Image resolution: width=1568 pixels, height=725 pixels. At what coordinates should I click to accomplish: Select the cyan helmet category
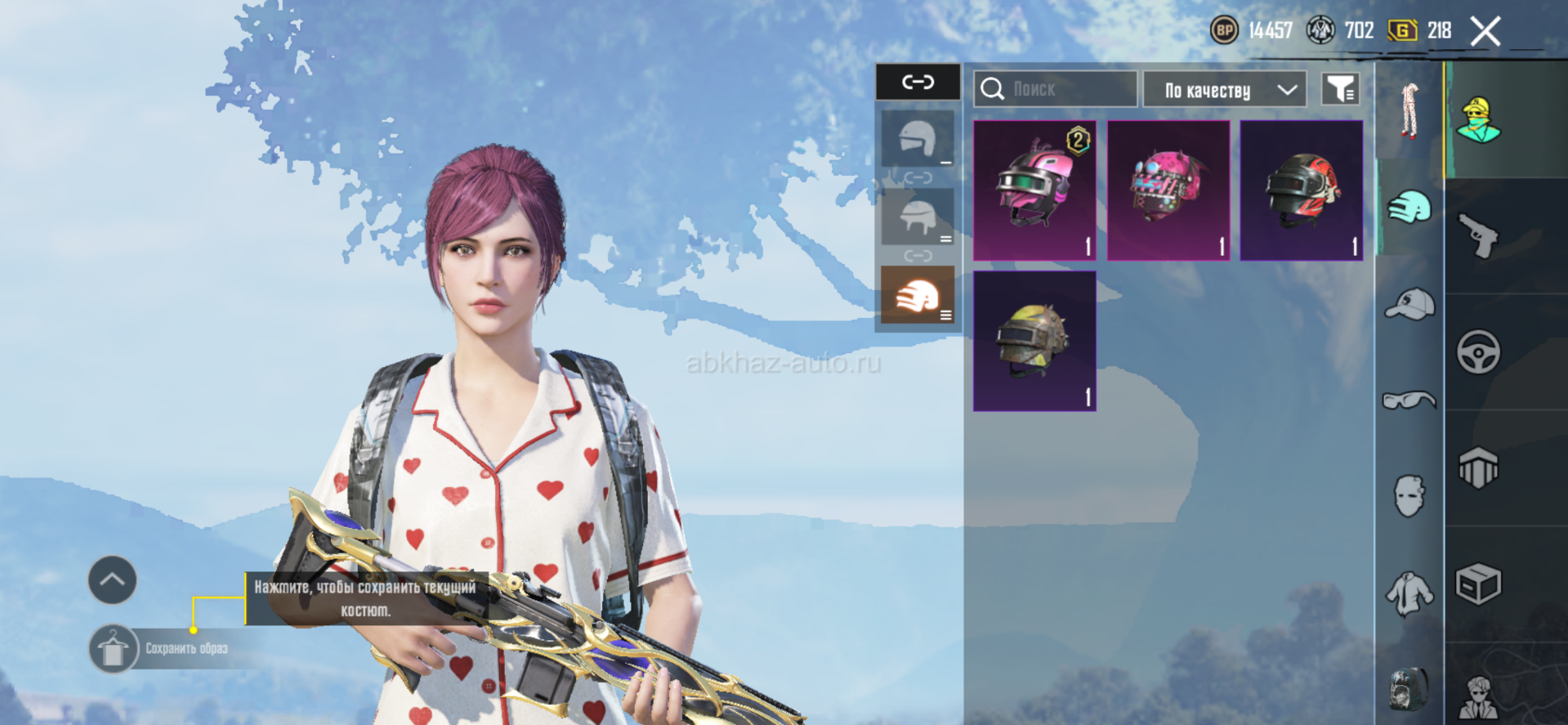[1409, 207]
